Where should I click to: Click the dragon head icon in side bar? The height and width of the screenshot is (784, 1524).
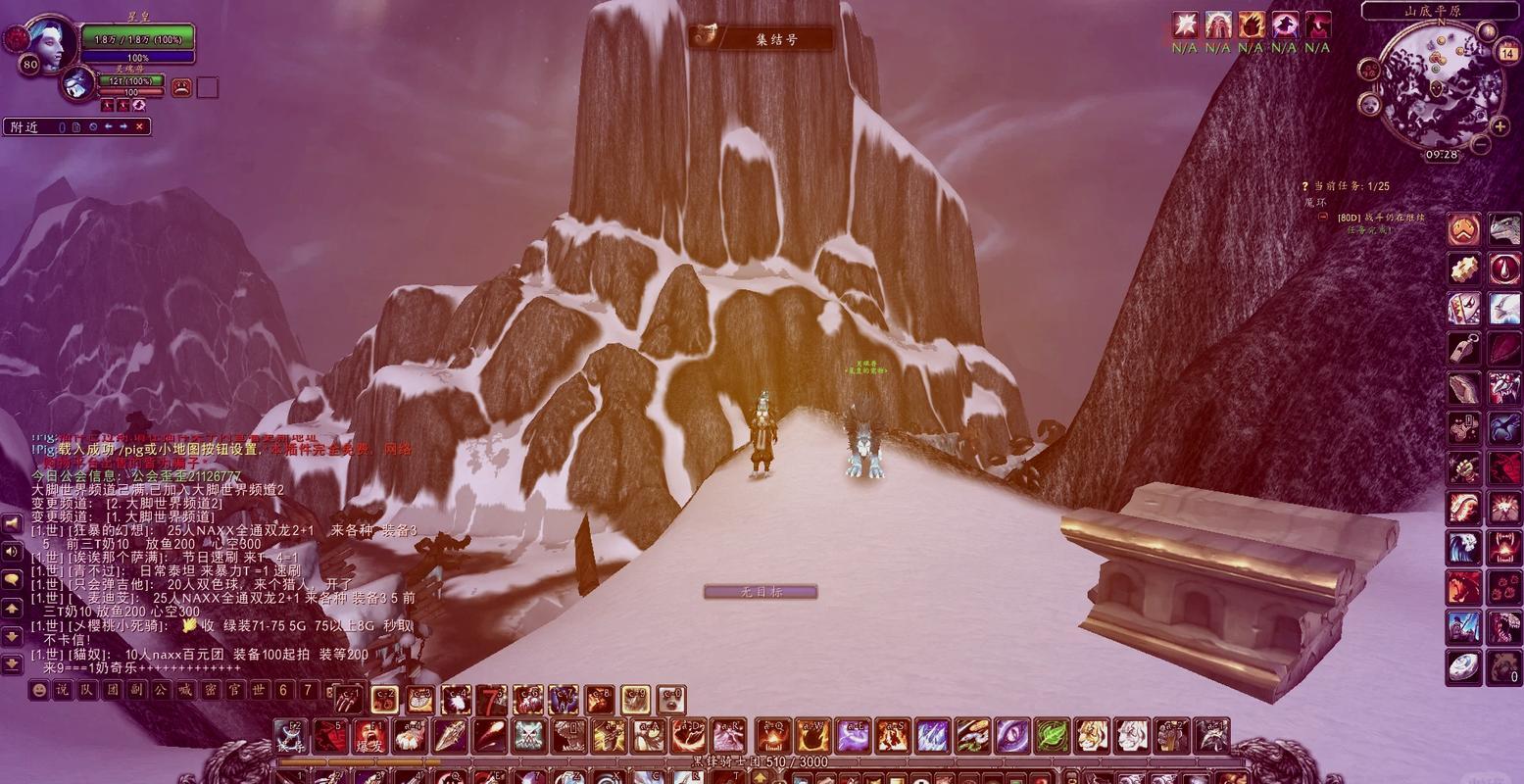(x=1504, y=229)
